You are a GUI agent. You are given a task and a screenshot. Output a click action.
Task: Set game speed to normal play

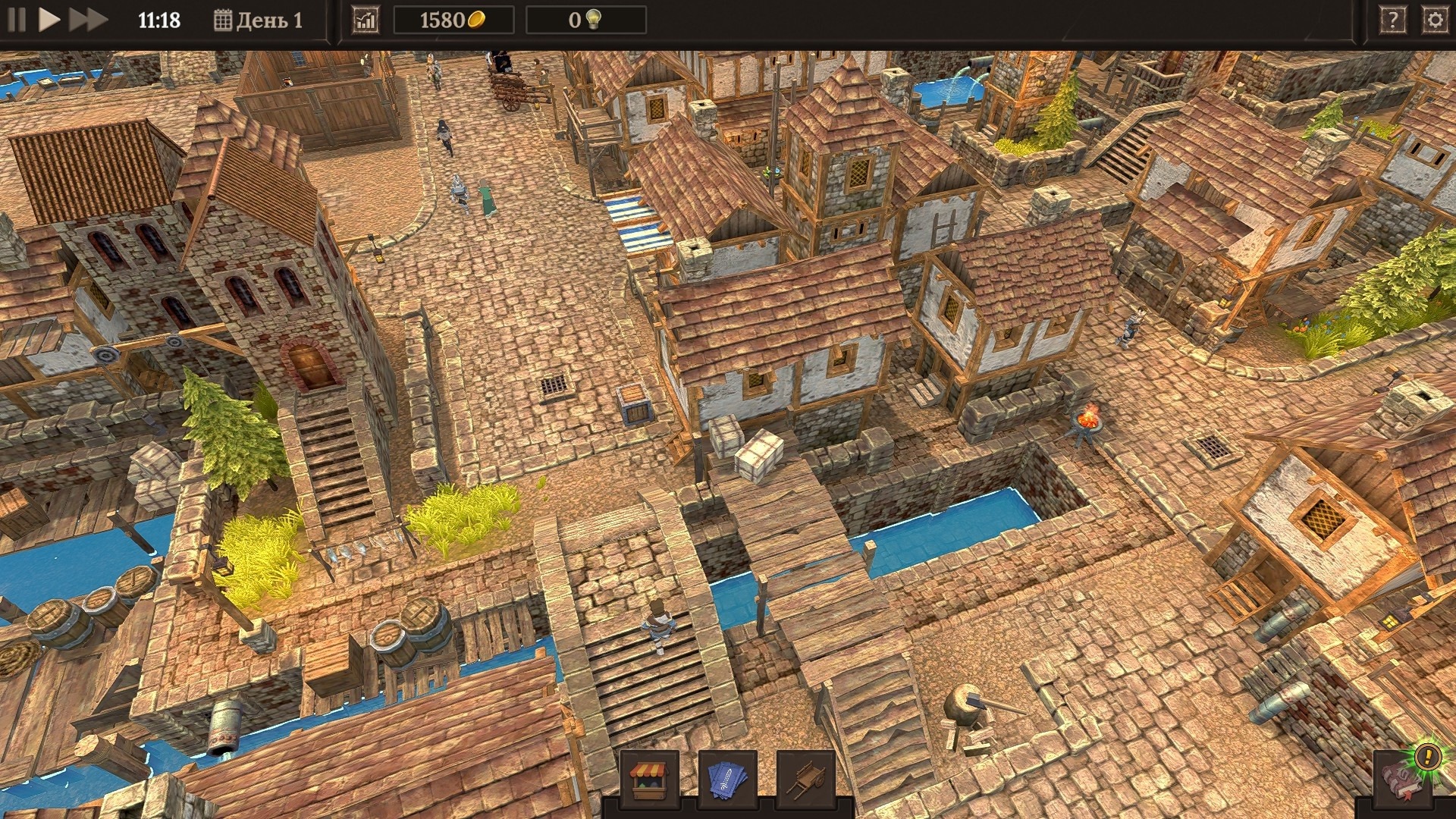point(49,20)
